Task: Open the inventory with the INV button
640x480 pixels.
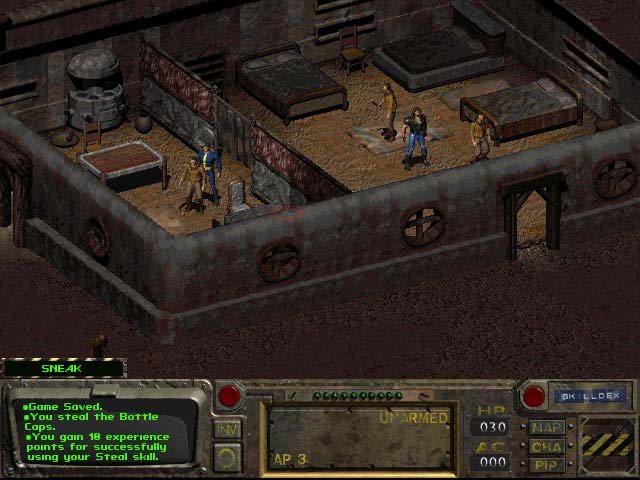Action: (227, 429)
